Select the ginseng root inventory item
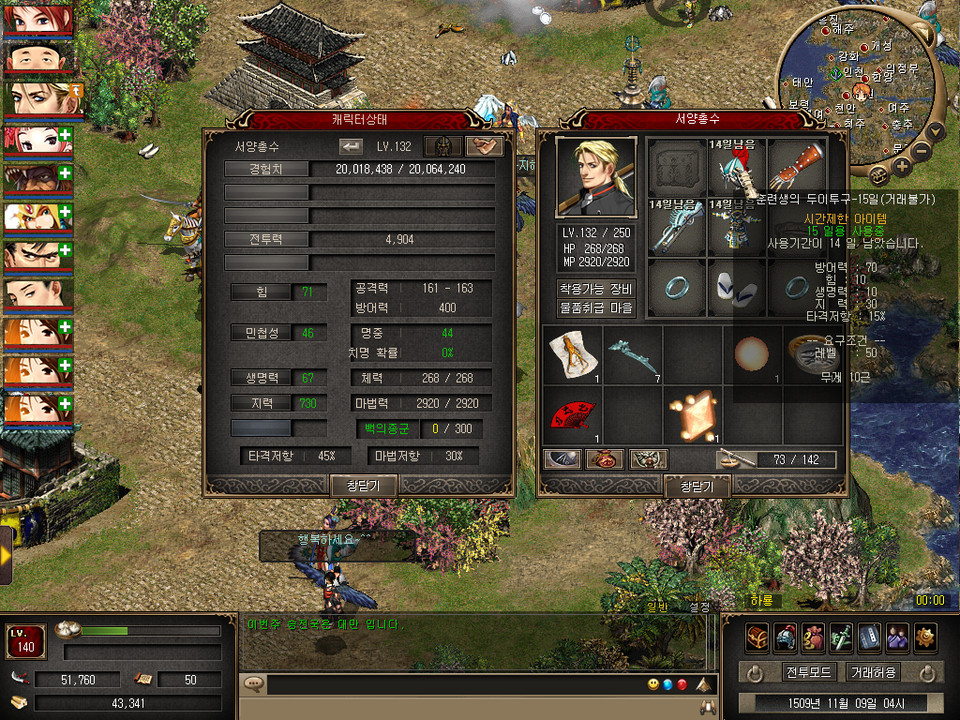 (573, 352)
